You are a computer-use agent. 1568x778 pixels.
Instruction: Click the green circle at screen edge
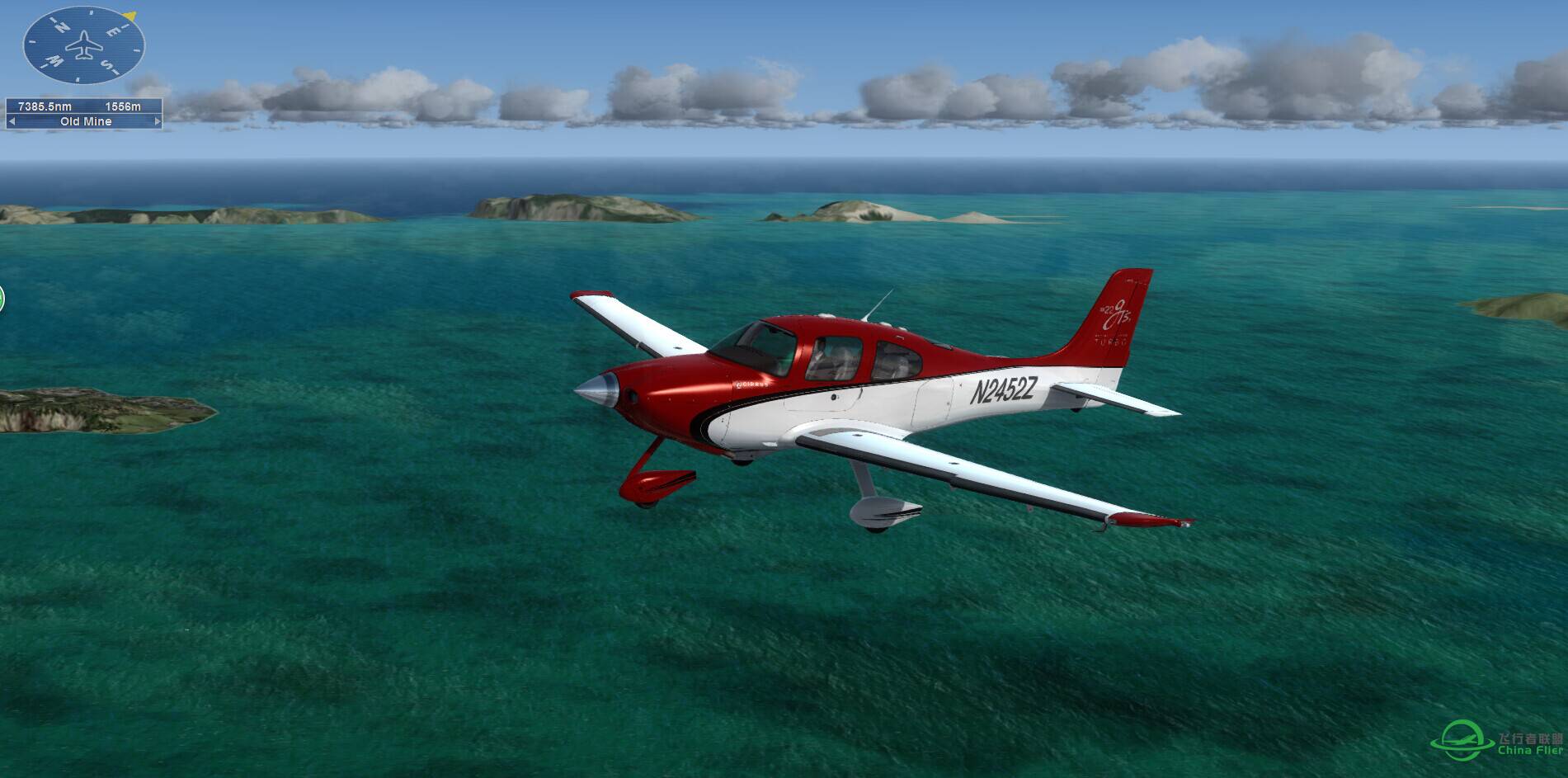tap(2, 299)
